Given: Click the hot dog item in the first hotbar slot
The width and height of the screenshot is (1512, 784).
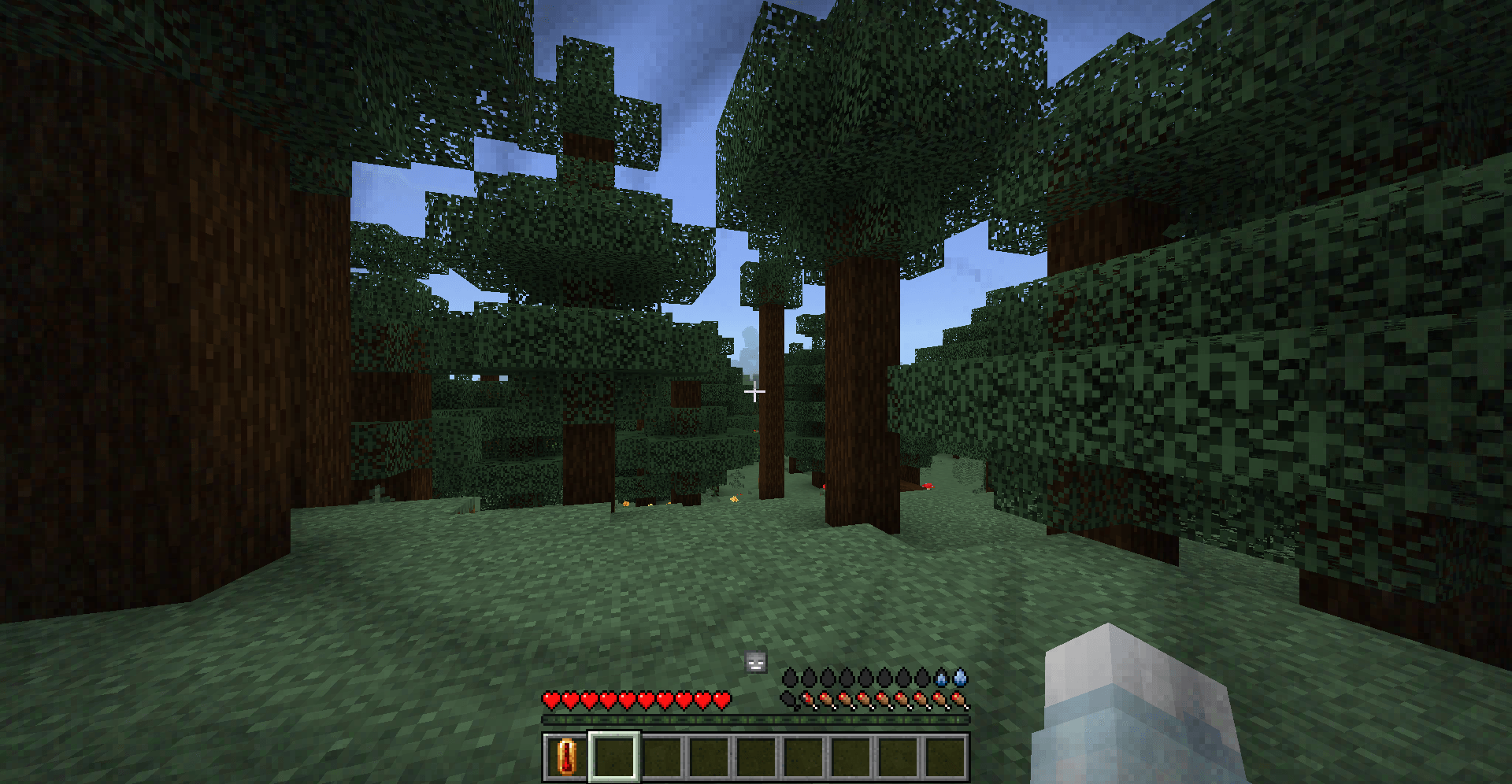Looking at the screenshot, I should [567, 756].
